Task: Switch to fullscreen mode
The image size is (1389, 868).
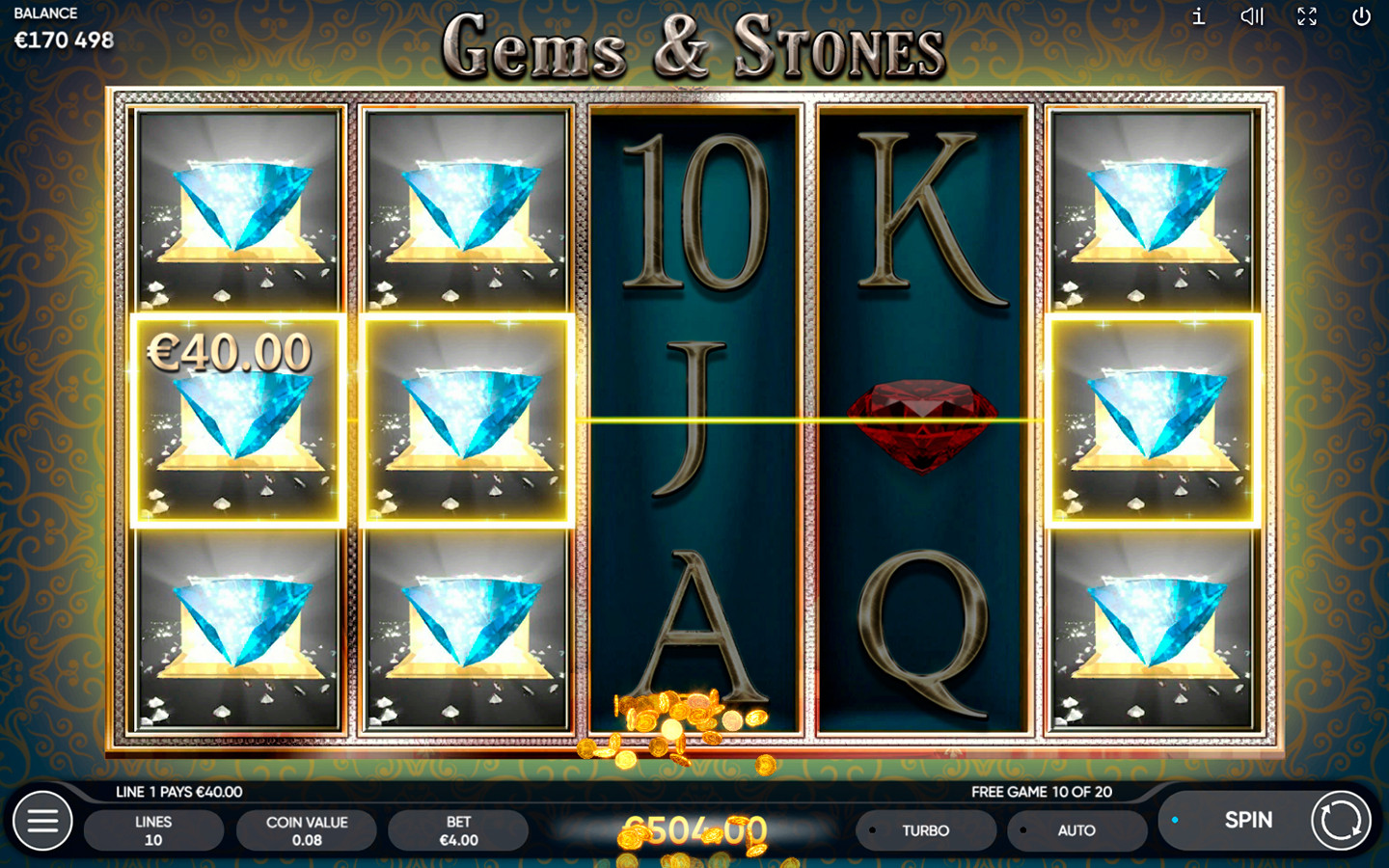Action: [1307, 16]
